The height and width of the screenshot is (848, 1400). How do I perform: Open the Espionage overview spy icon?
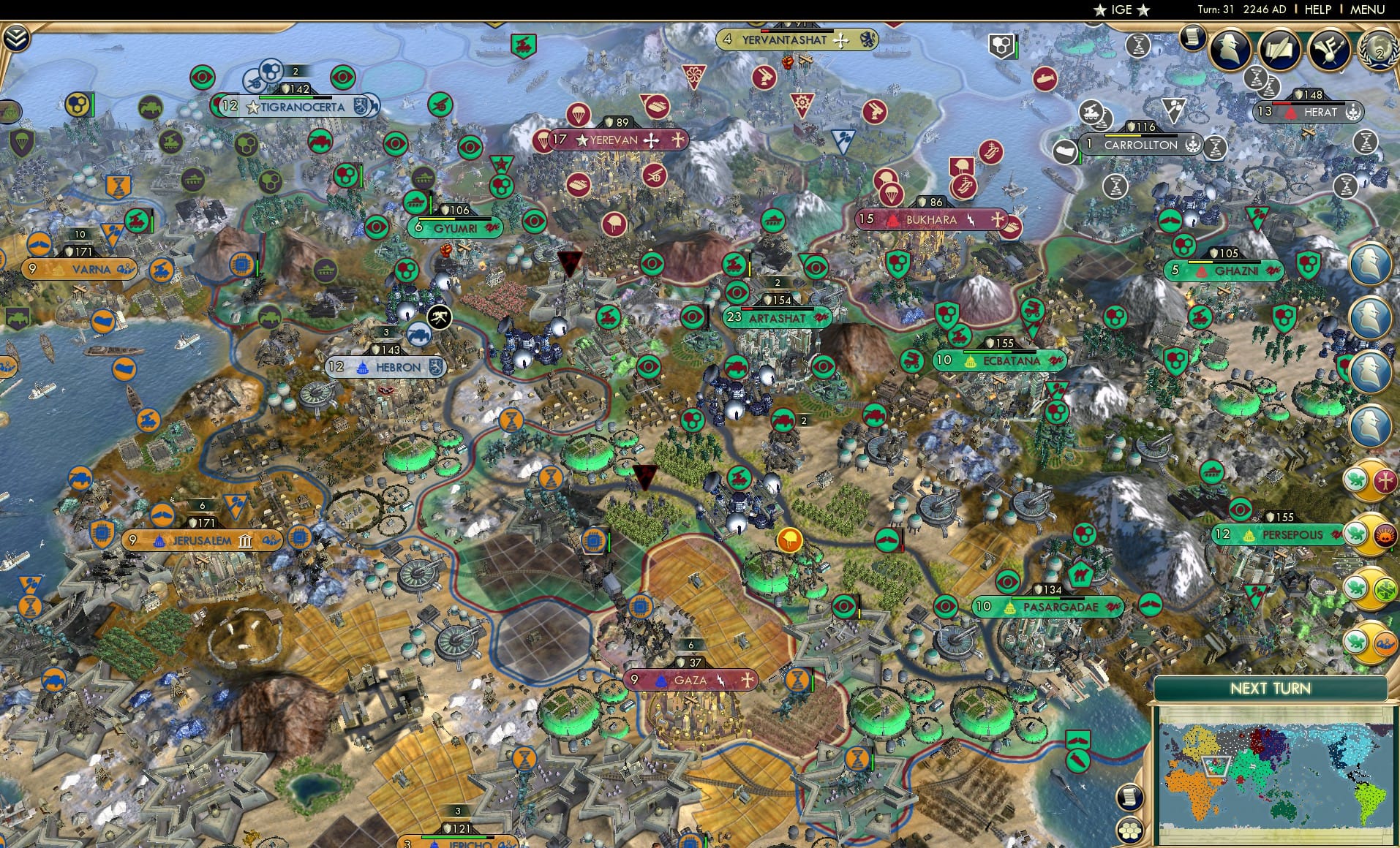[1229, 48]
